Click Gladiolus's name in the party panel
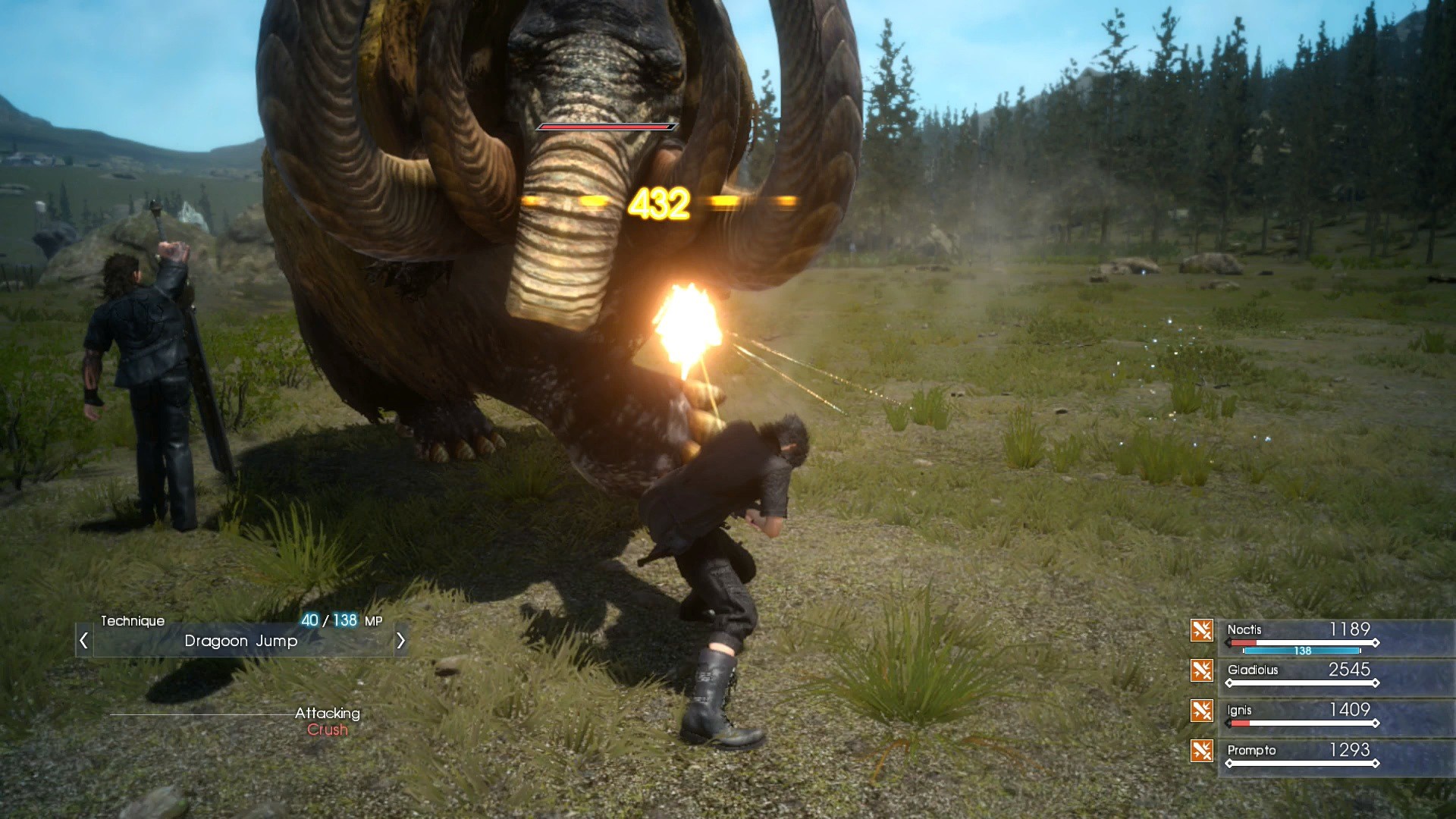The image size is (1456, 819). tap(1252, 670)
